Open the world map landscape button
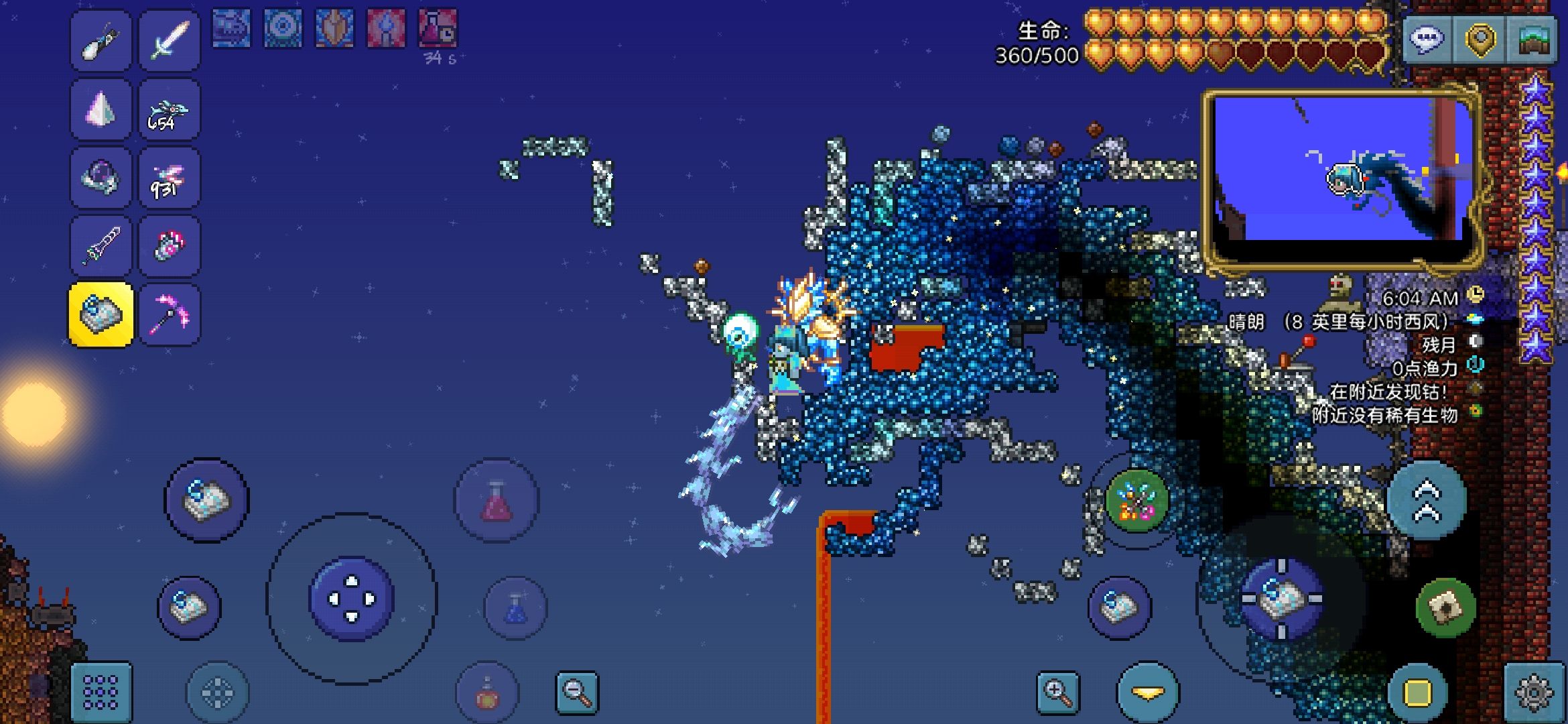The image size is (1568, 724). tap(1533, 40)
